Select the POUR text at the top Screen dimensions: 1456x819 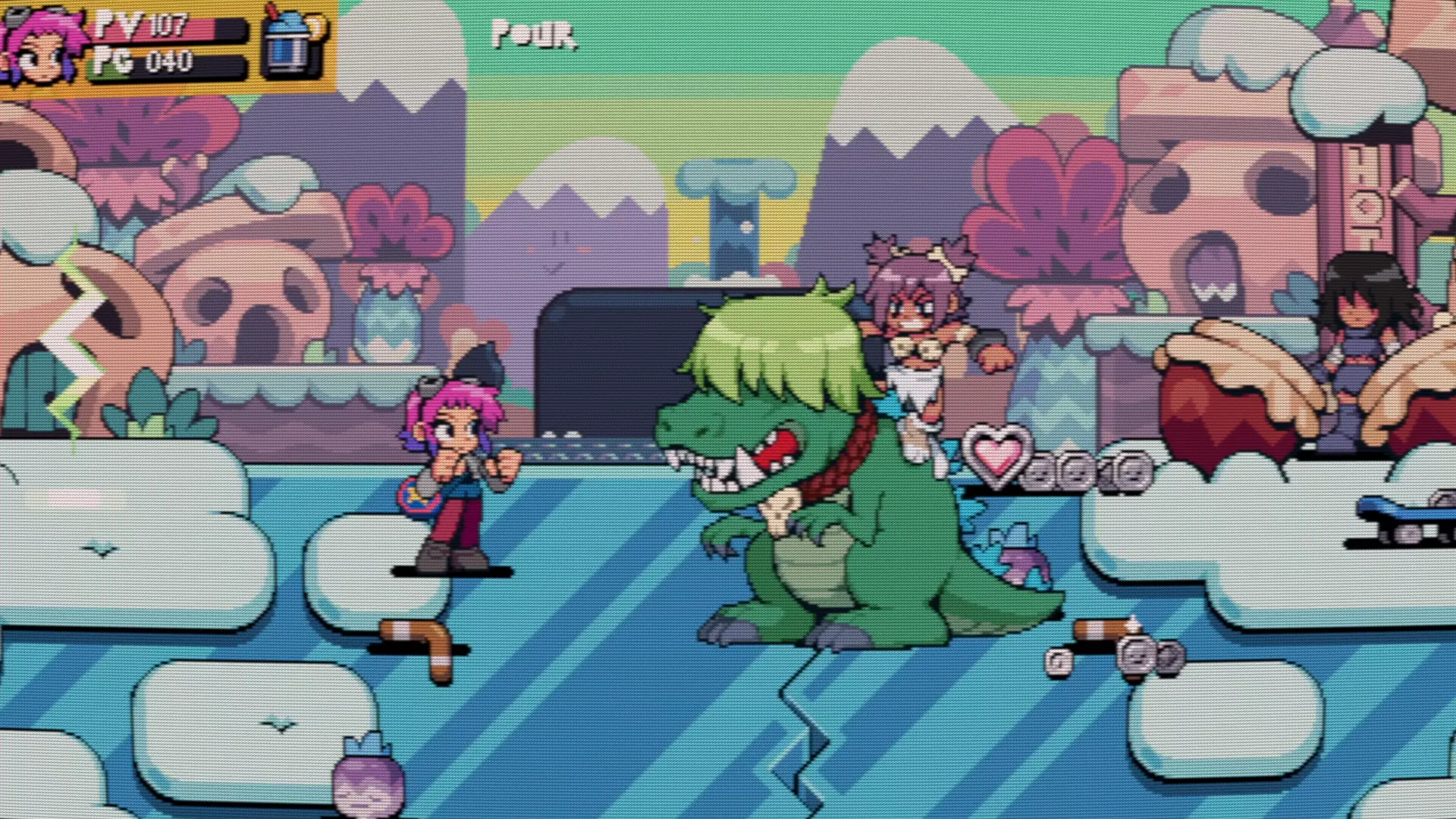[x=534, y=36]
